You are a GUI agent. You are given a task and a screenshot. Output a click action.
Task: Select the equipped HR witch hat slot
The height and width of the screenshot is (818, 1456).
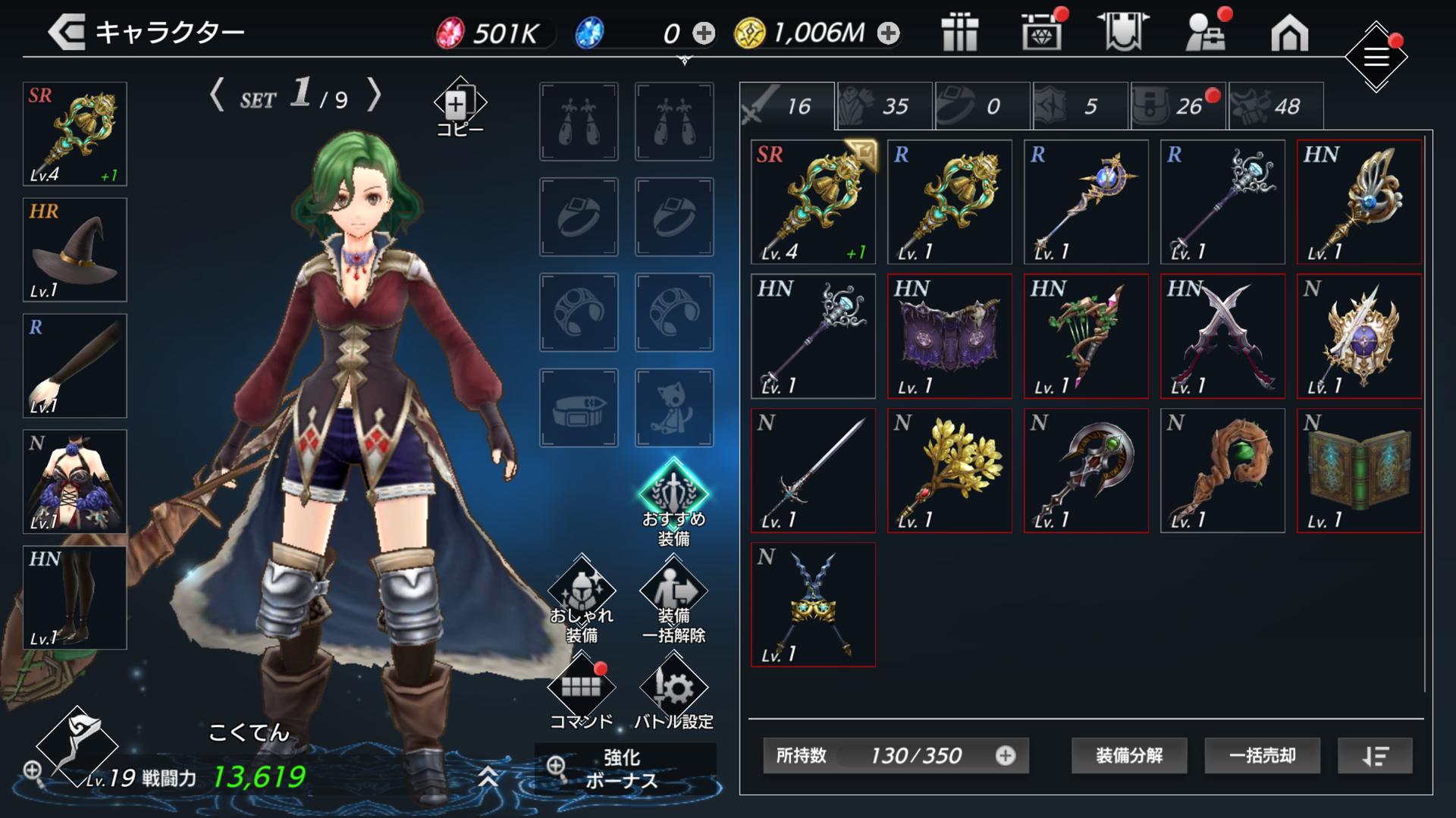75,250
